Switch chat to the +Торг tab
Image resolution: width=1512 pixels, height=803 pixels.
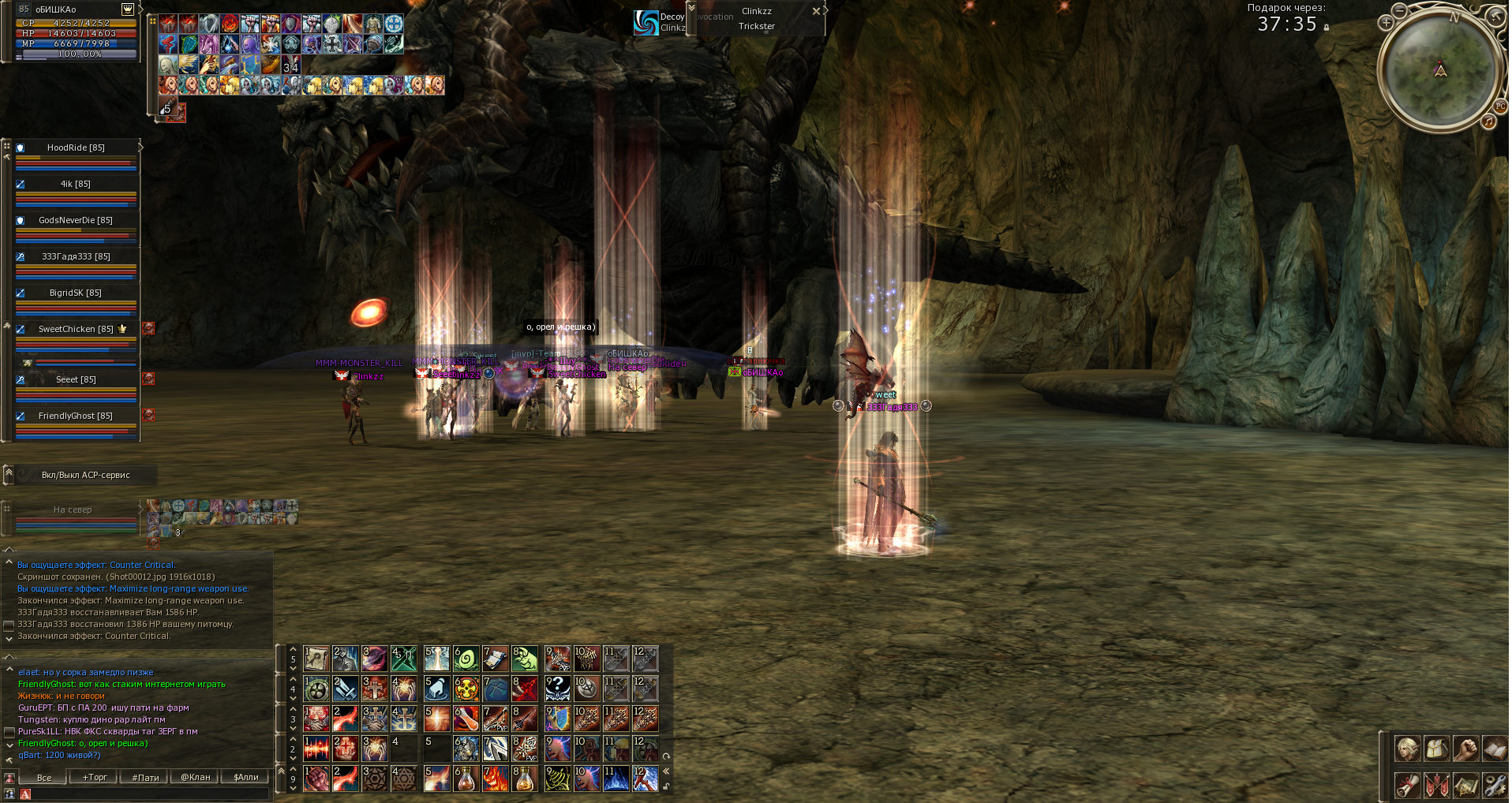pos(95,777)
